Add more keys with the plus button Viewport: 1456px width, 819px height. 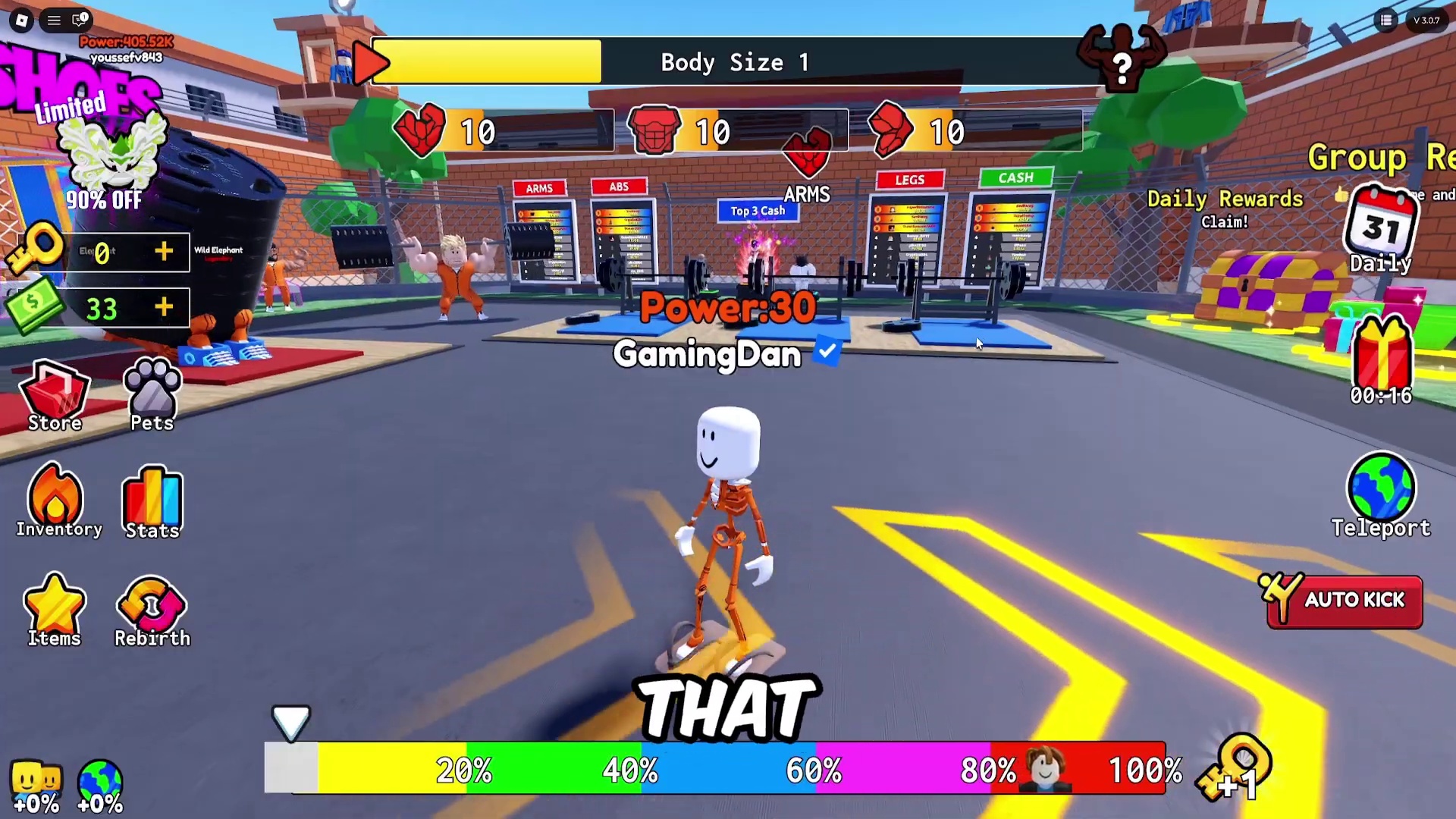tap(164, 252)
